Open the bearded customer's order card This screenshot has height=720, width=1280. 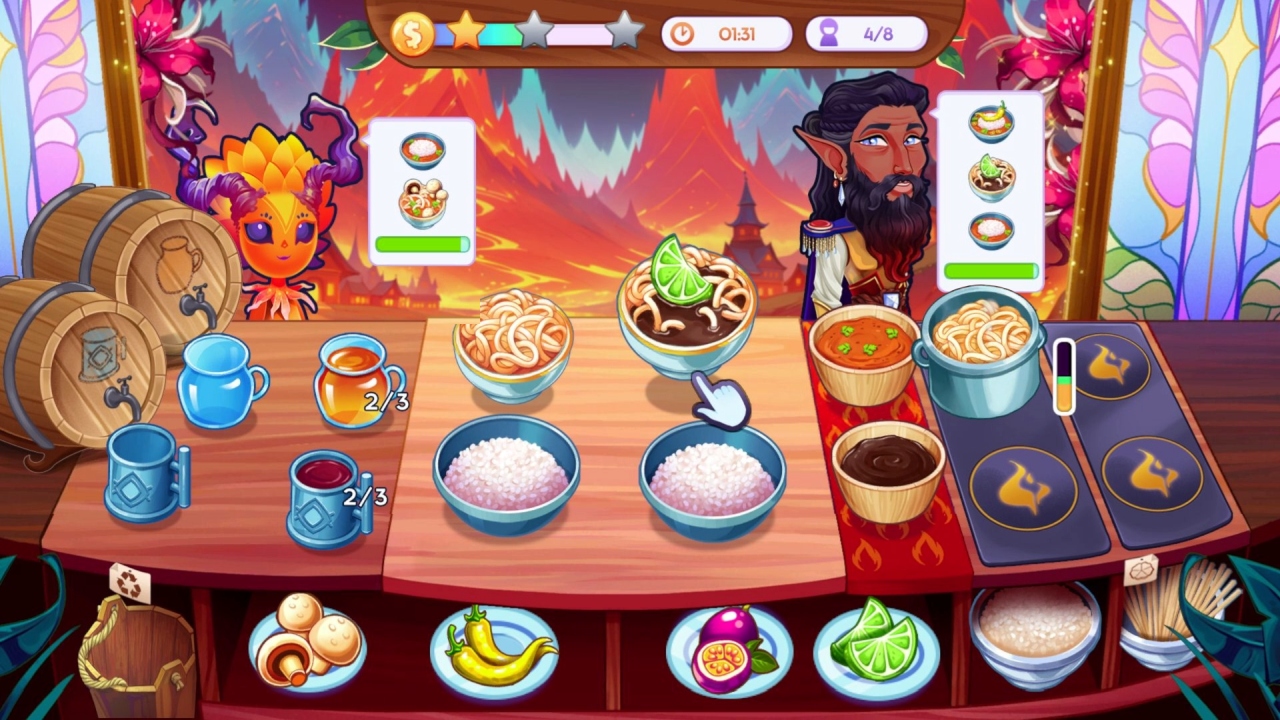coord(992,185)
